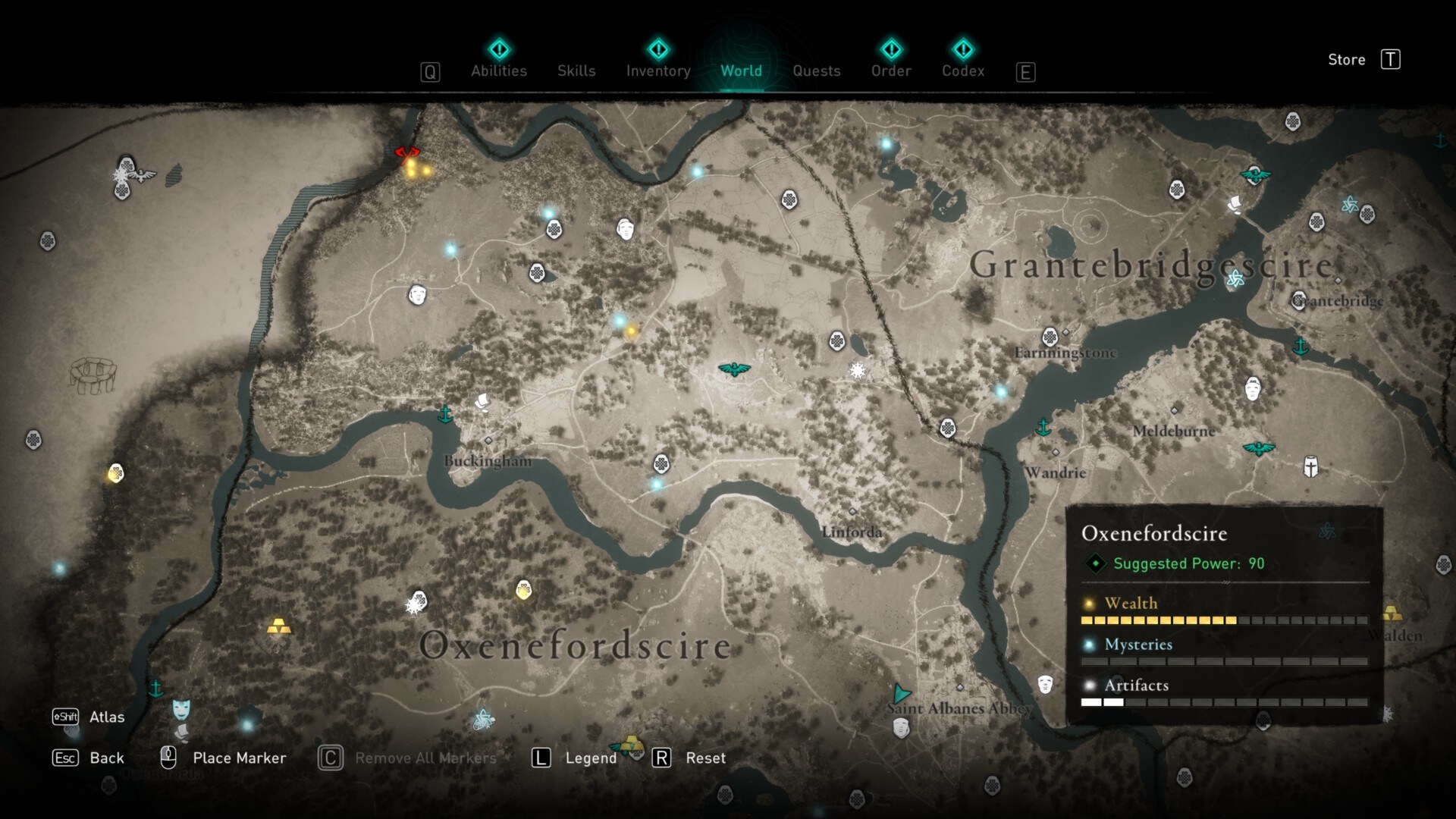Image resolution: width=1456 pixels, height=819 pixels.
Task: Select the red raid axes marker
Action: click(x=407, y=153)
